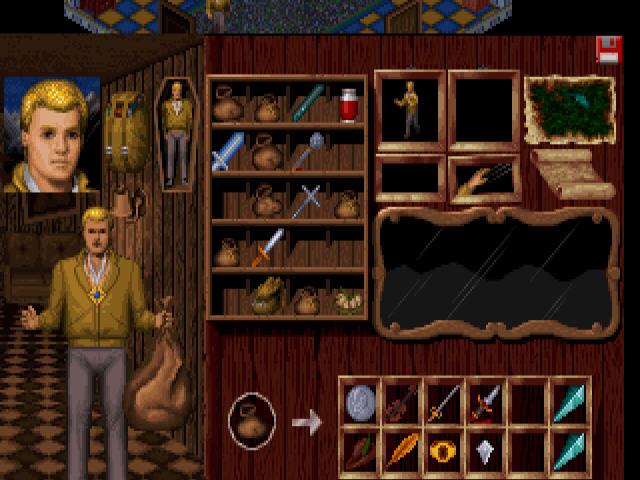Open the green backpack on the wall

coord(127,131)
